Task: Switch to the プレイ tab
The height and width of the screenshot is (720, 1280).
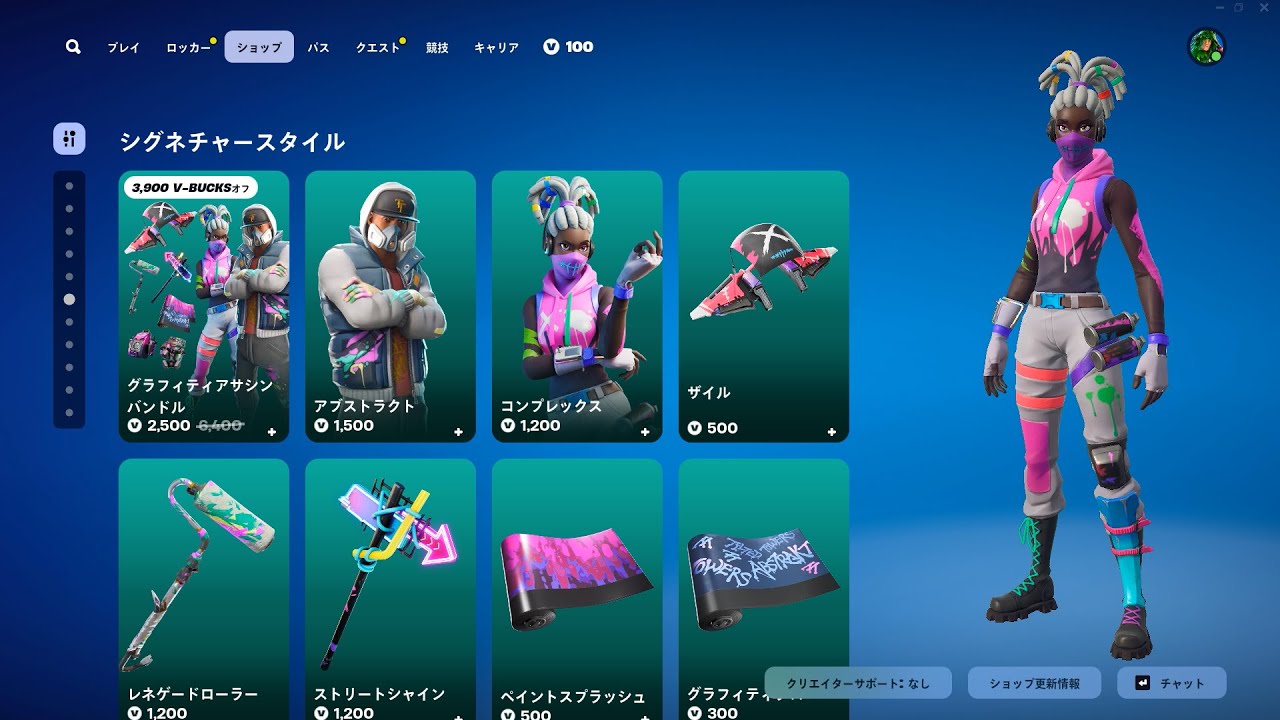Action: point(123,47)
